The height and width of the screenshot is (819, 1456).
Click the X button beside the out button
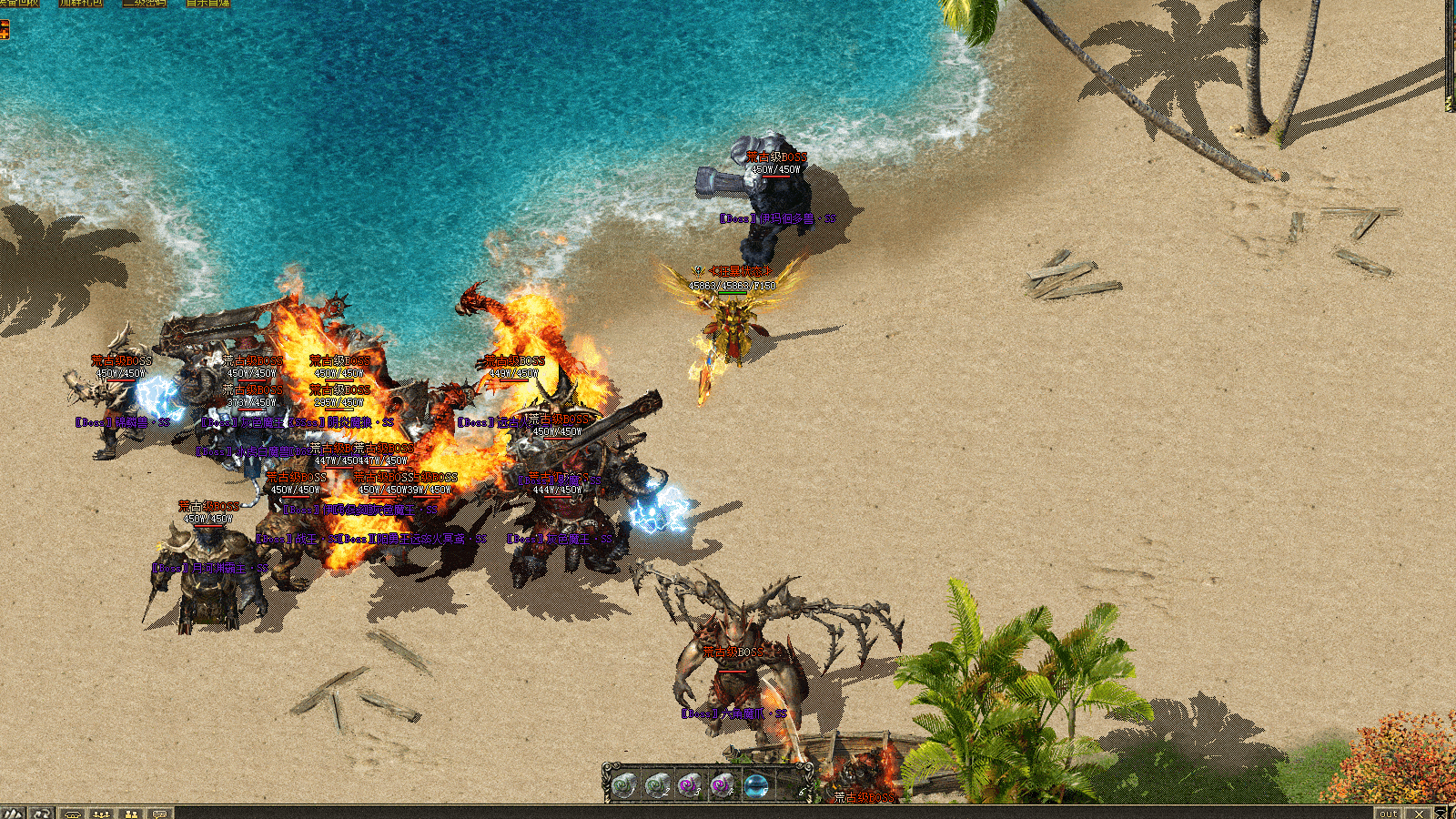1419,813
